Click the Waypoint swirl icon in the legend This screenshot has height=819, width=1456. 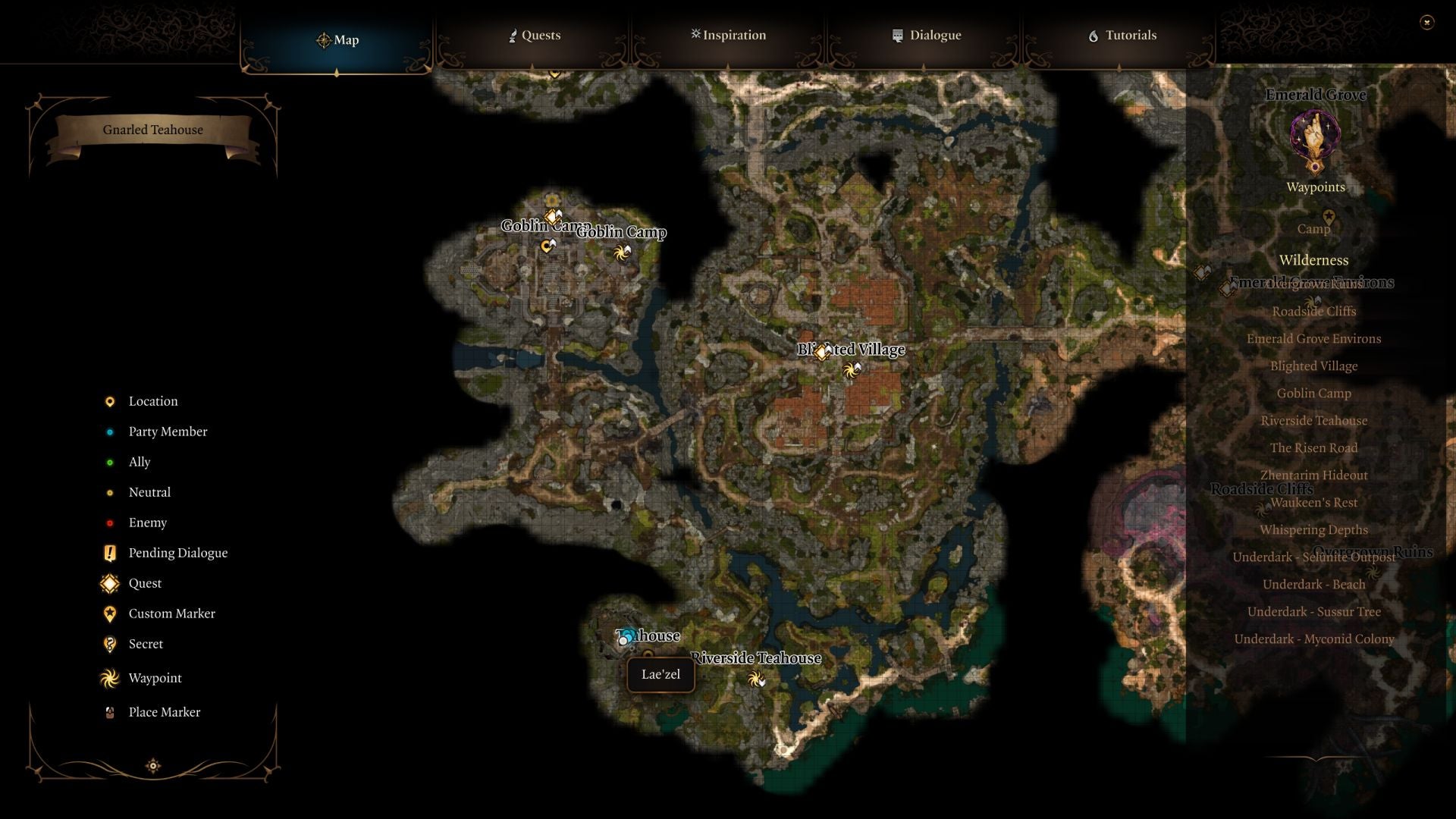108,678
